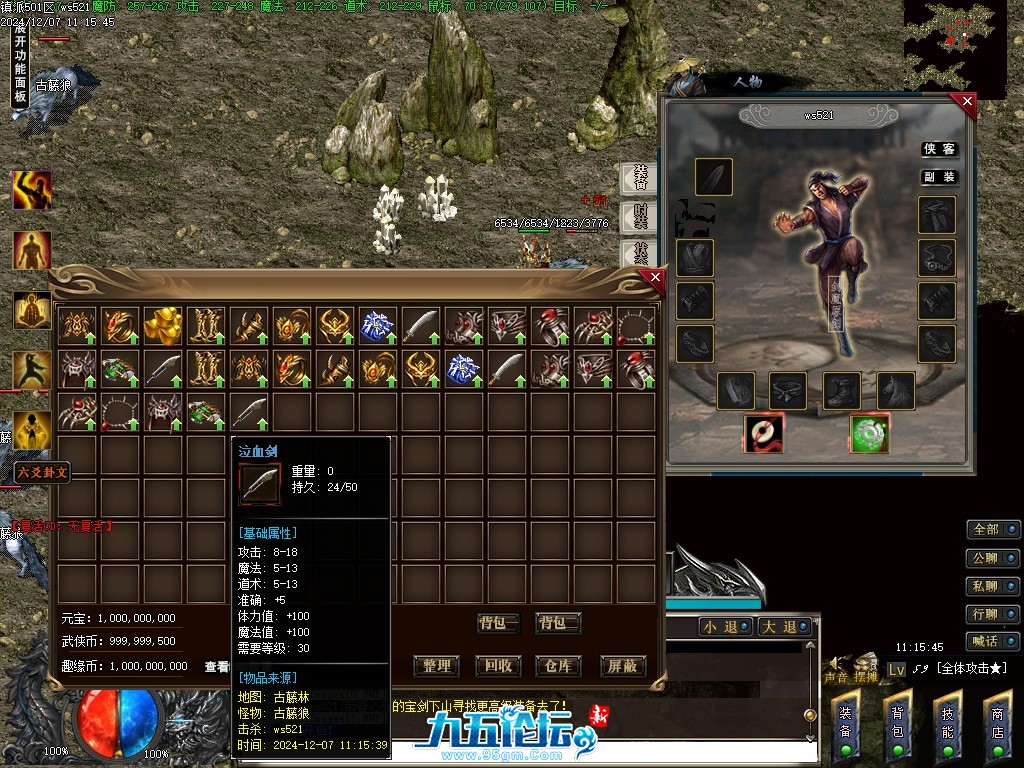Switch chat to 公聊 public channel
Image resolution: width=1024 pixels, height=768 pixels.
click(992, 557)
